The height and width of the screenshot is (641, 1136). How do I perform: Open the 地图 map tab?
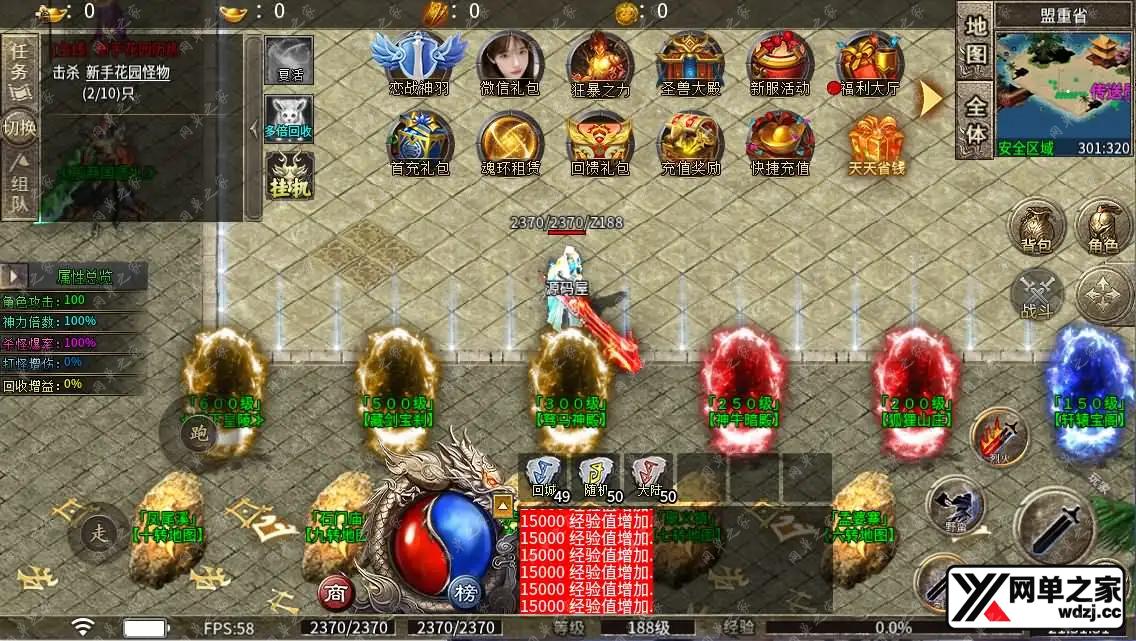click(x=976, y=40)
